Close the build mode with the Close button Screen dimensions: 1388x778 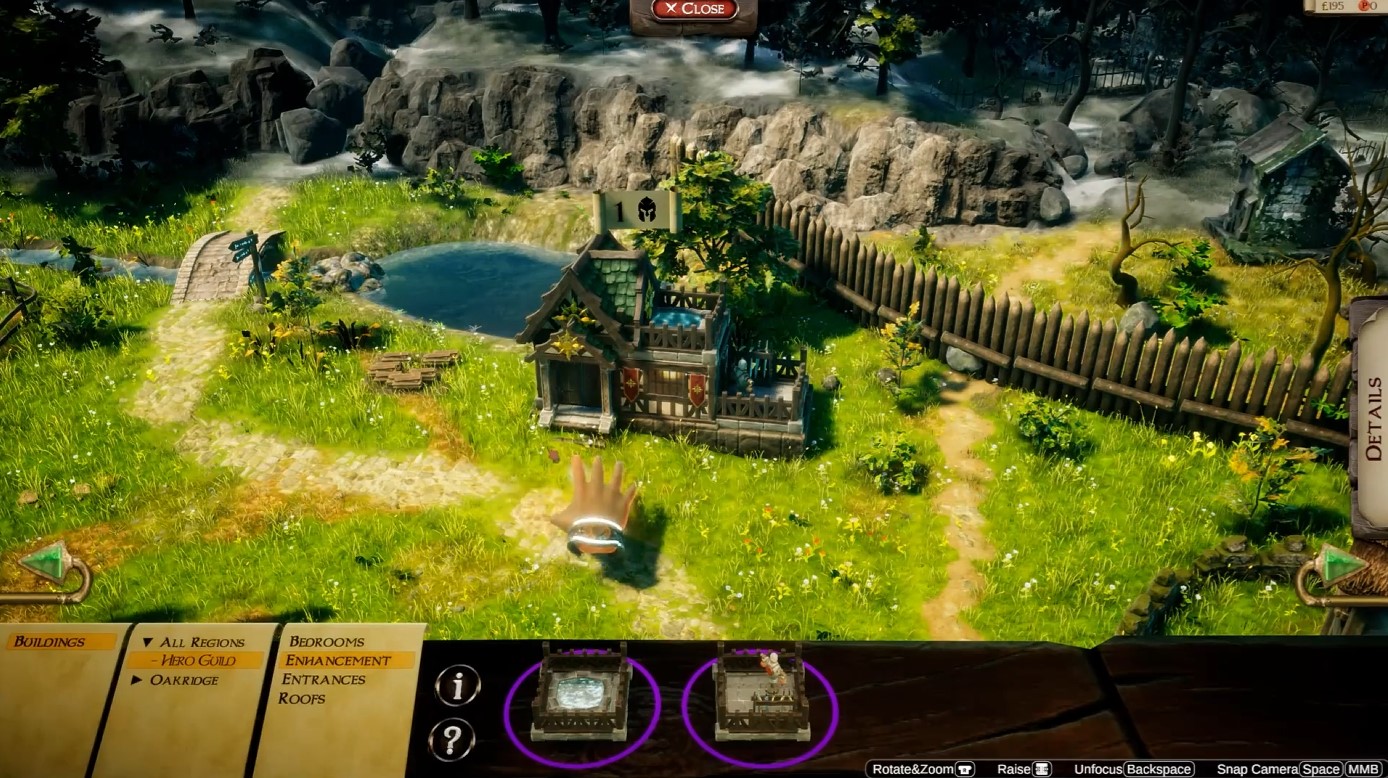coord(694,9)
